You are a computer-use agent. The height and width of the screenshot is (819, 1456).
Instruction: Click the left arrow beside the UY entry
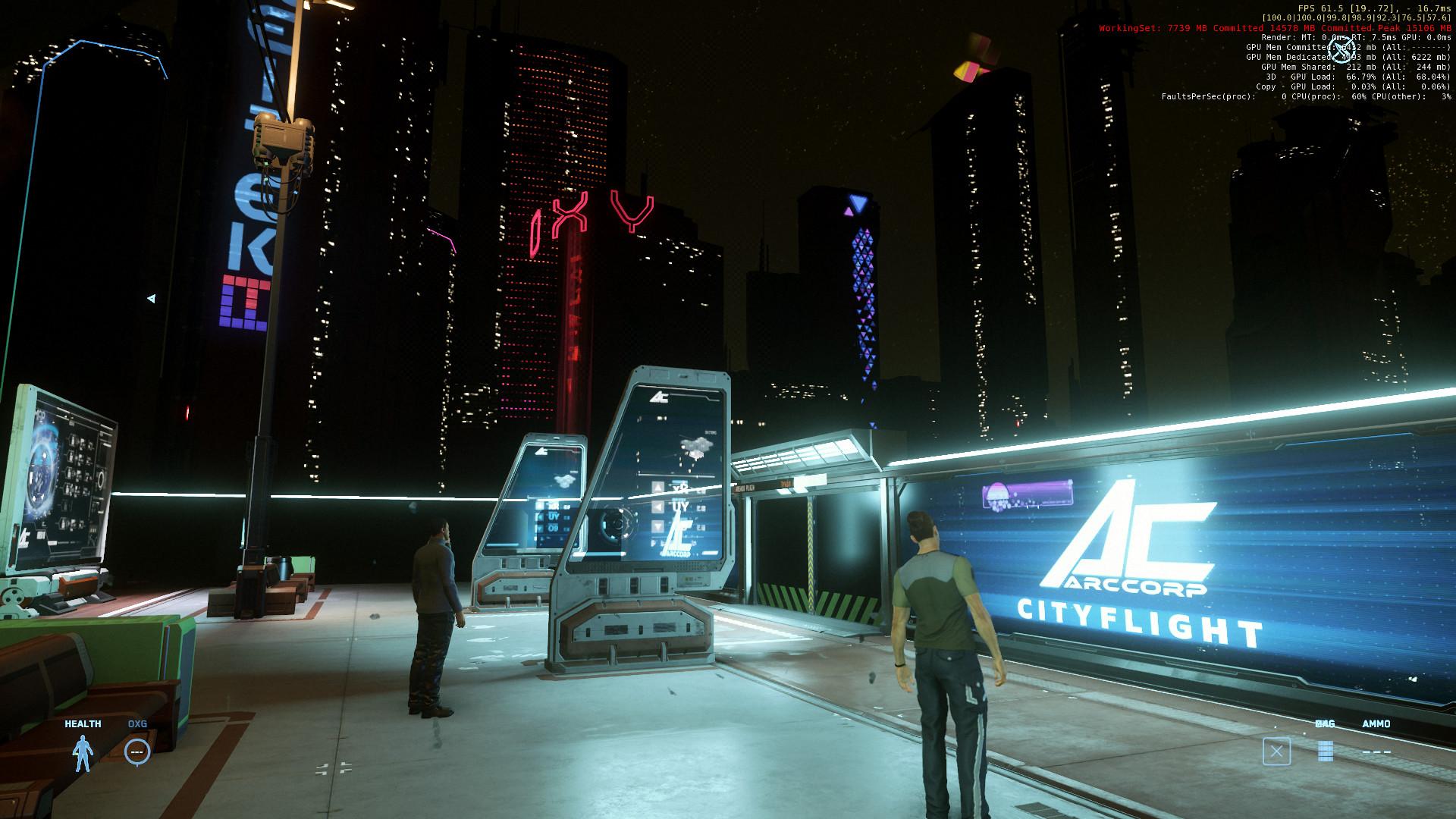coord(657,506)
